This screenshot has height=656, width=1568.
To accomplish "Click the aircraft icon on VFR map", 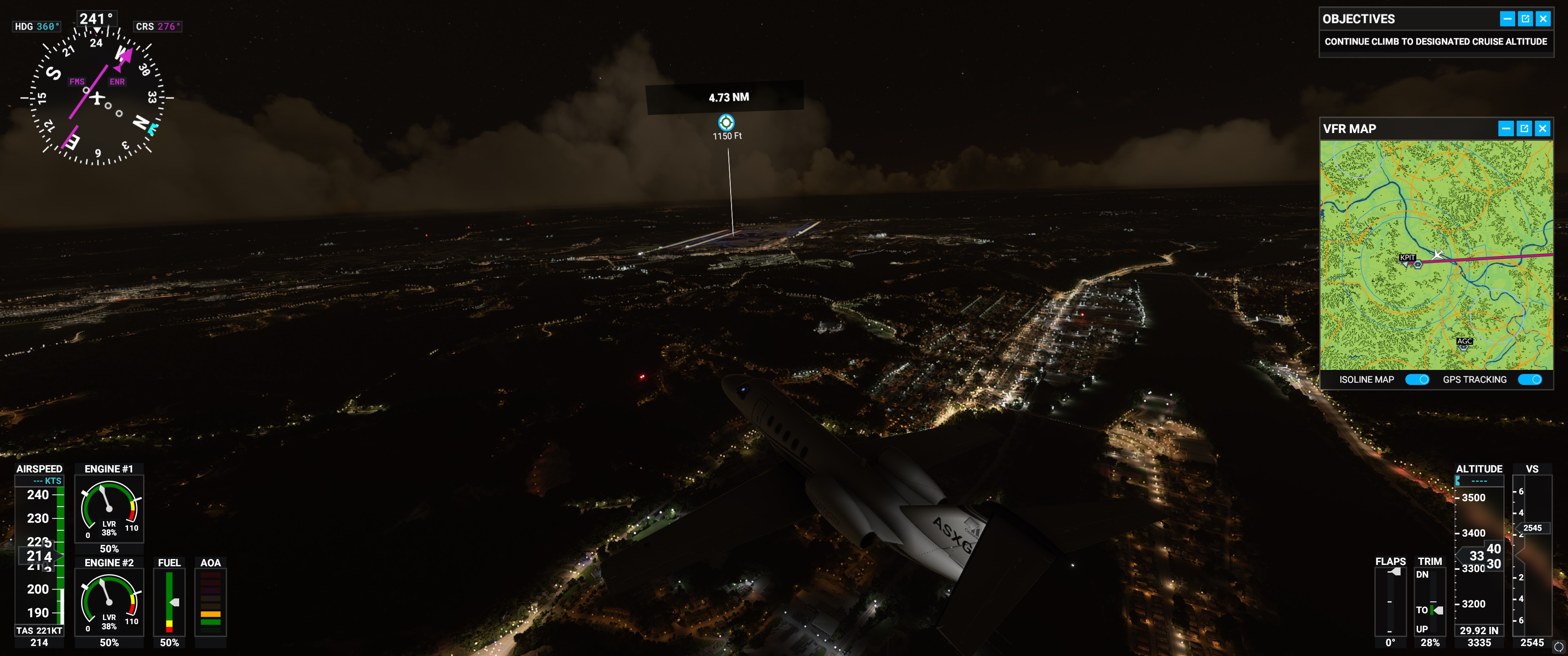I will [1438, 254].
